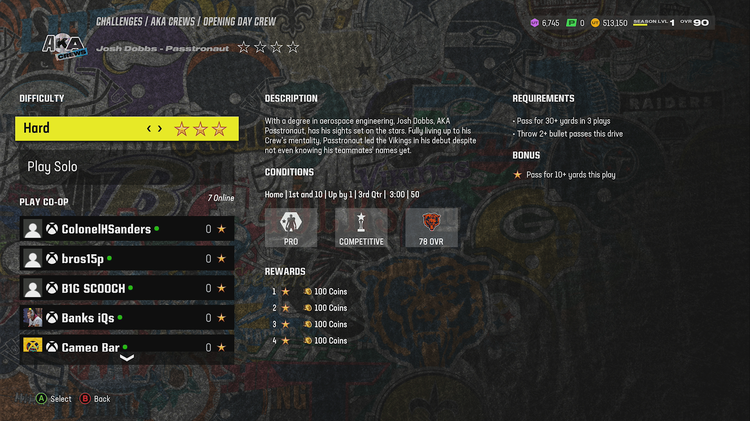Click the PRO condition tile
Viewport: 750px width, 421px height.
pos(291,228)
